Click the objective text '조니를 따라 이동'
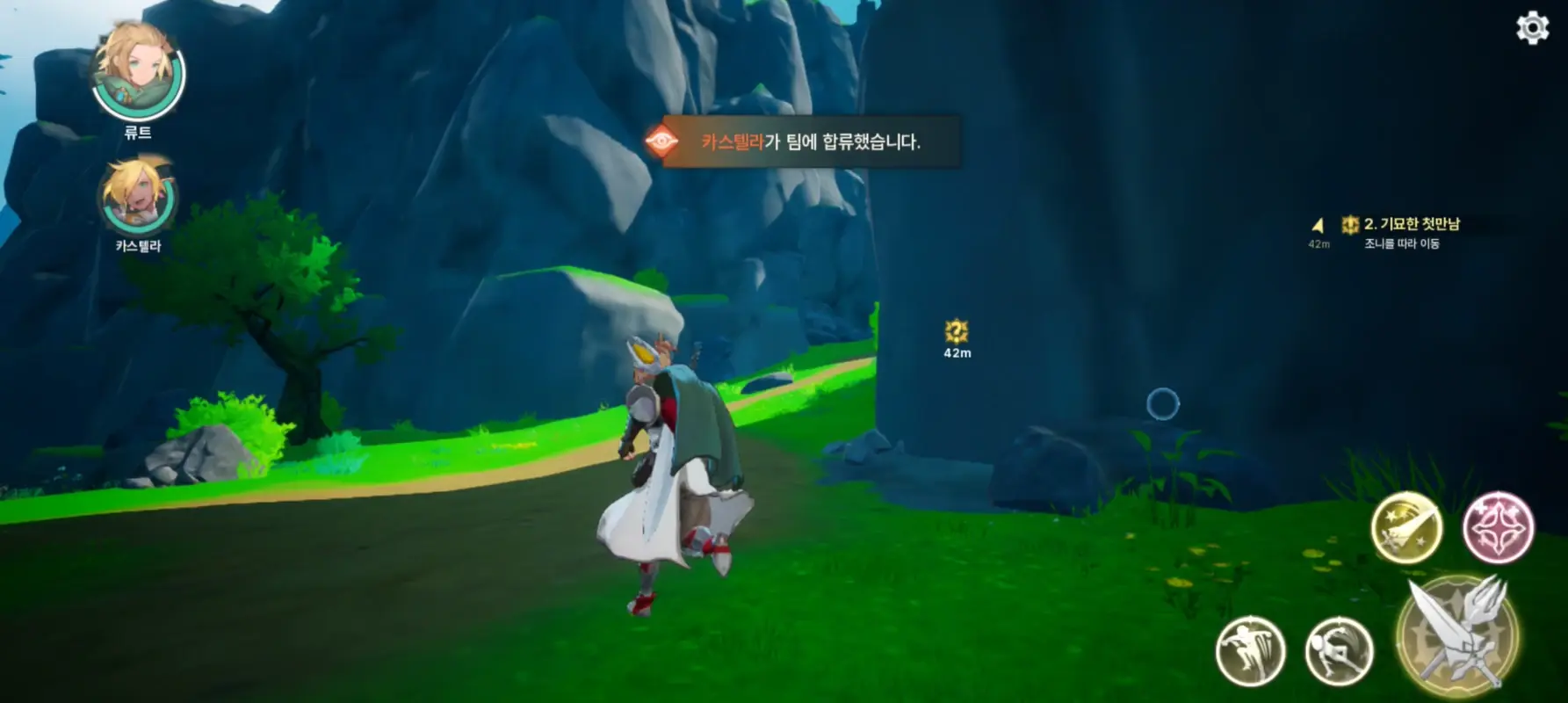Viewport: 1568px width, 703px height. 1402,246
